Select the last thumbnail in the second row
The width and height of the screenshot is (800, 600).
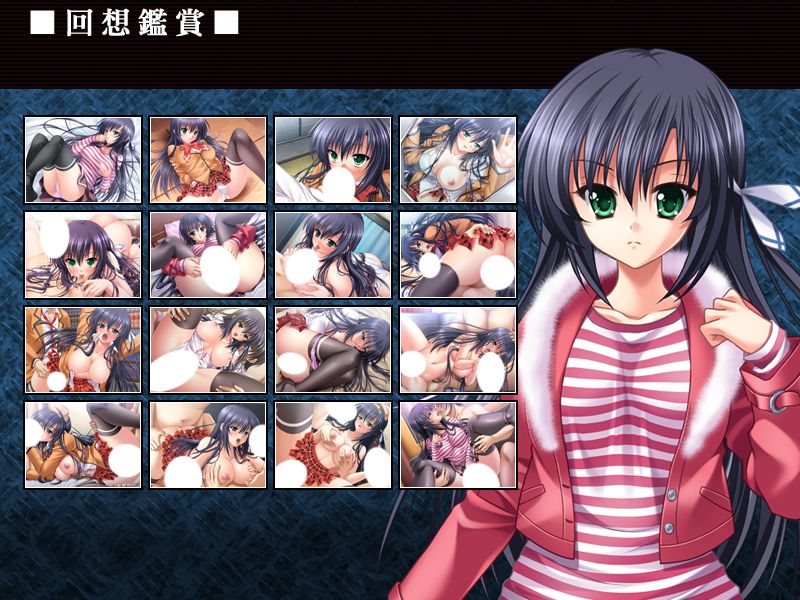click(x=458, y=255)
